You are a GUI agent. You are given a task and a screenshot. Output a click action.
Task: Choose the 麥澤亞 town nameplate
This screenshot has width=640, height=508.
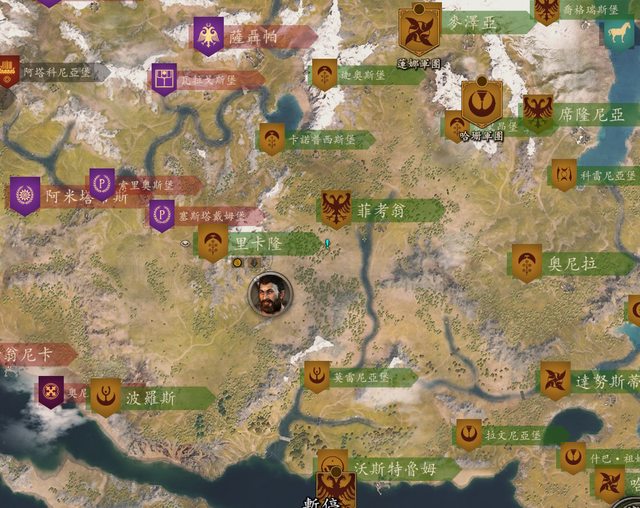(470, 22)
